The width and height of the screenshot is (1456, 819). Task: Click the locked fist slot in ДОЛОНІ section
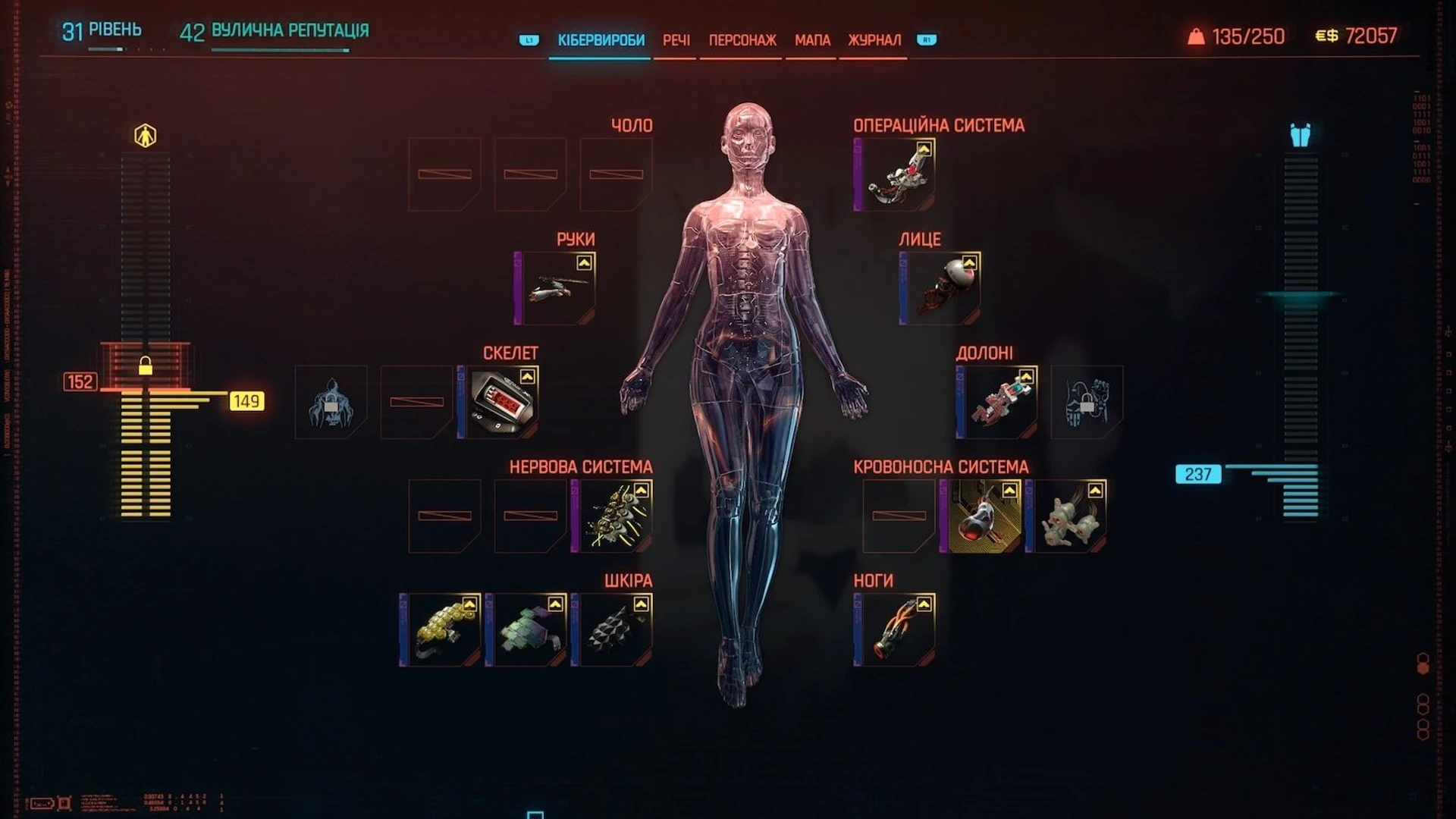click(1087, 402)
